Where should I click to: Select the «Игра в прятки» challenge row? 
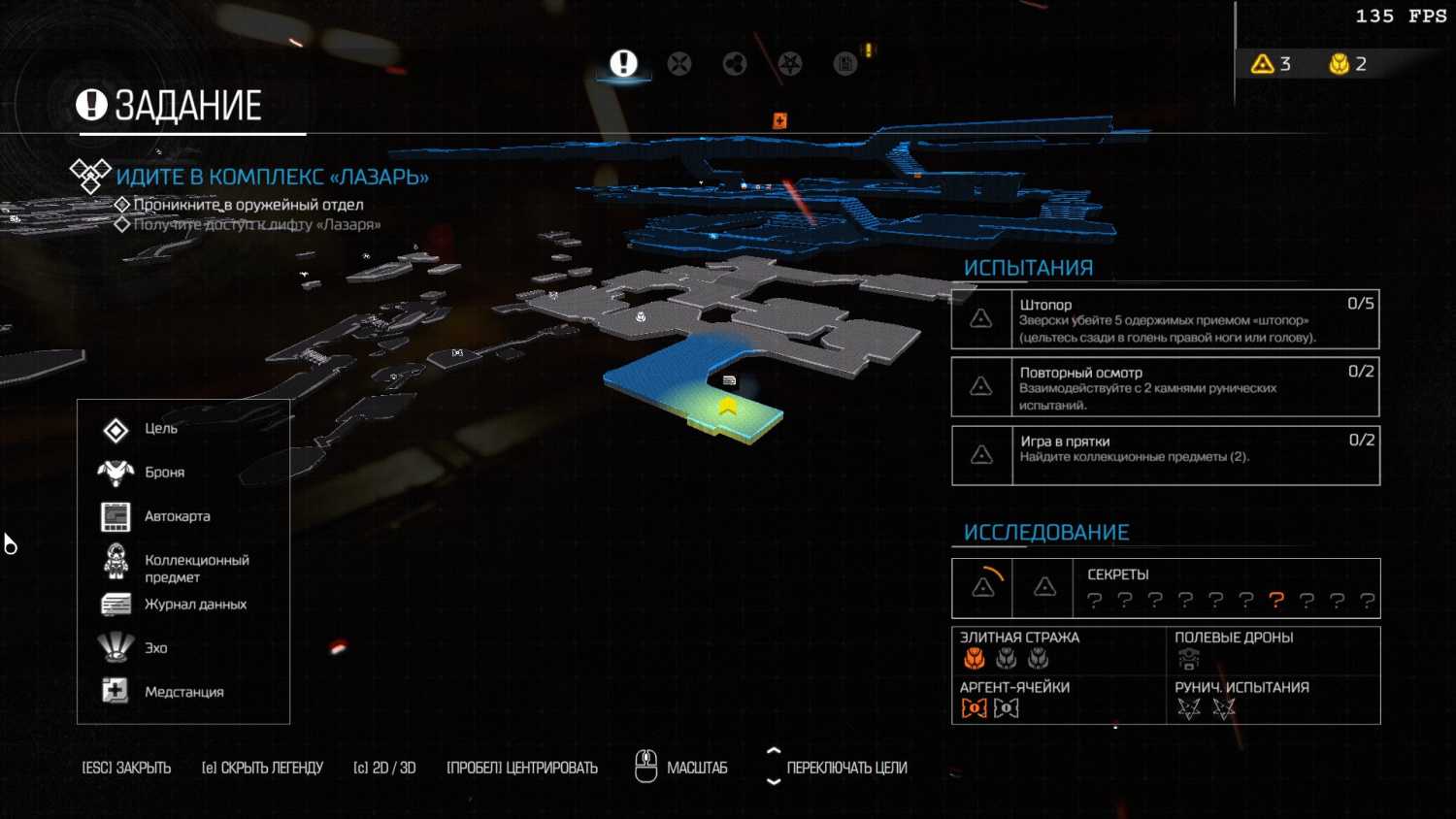click(1165, 455)
